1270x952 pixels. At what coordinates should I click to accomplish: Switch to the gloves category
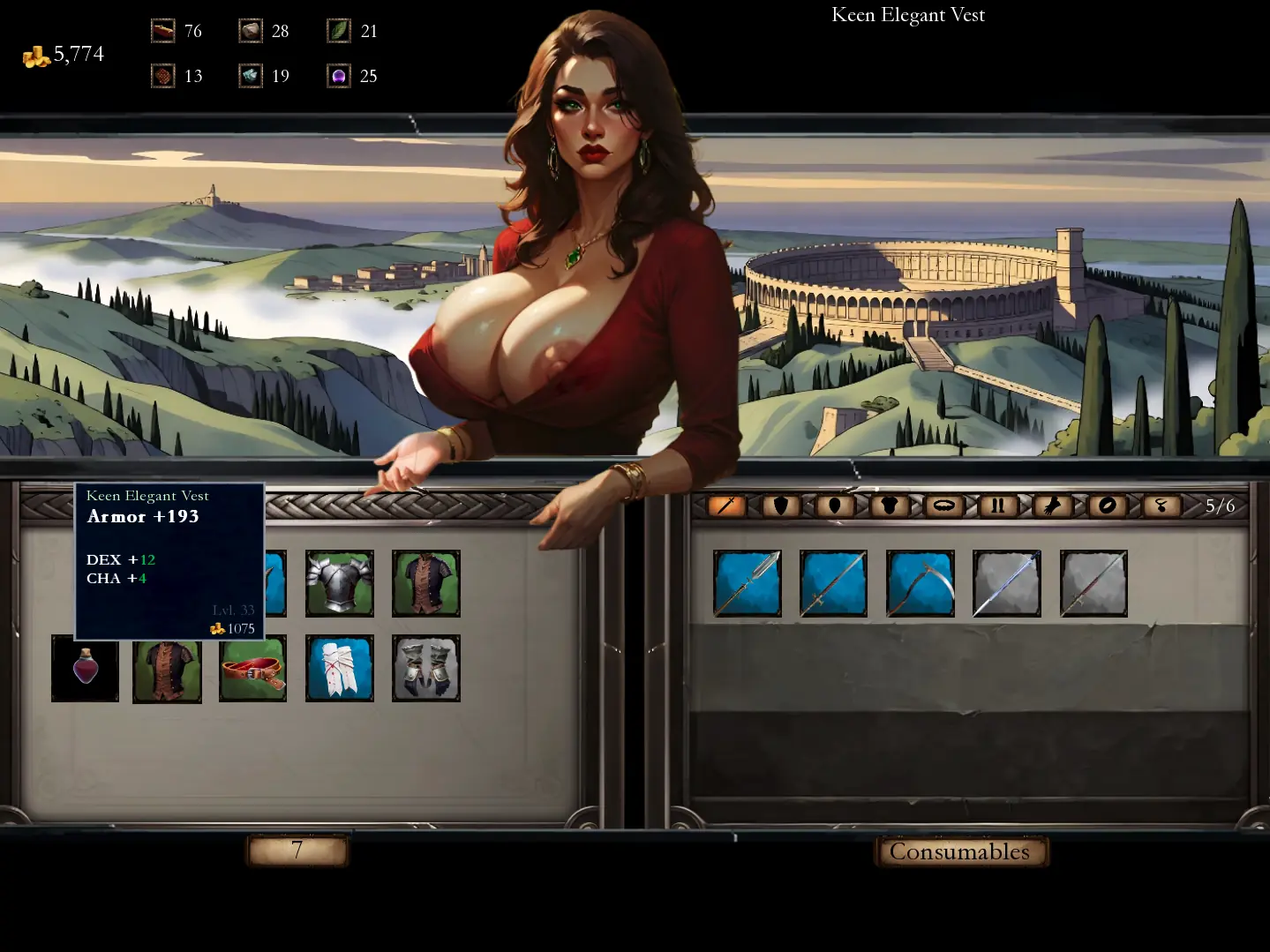(x=1052, y=506)
